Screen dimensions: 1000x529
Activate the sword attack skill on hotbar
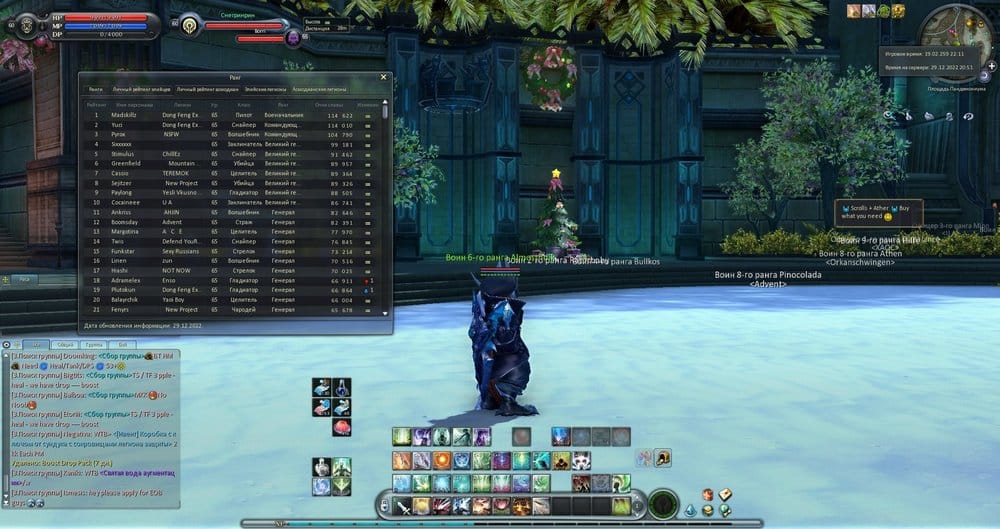click(402, 507)
